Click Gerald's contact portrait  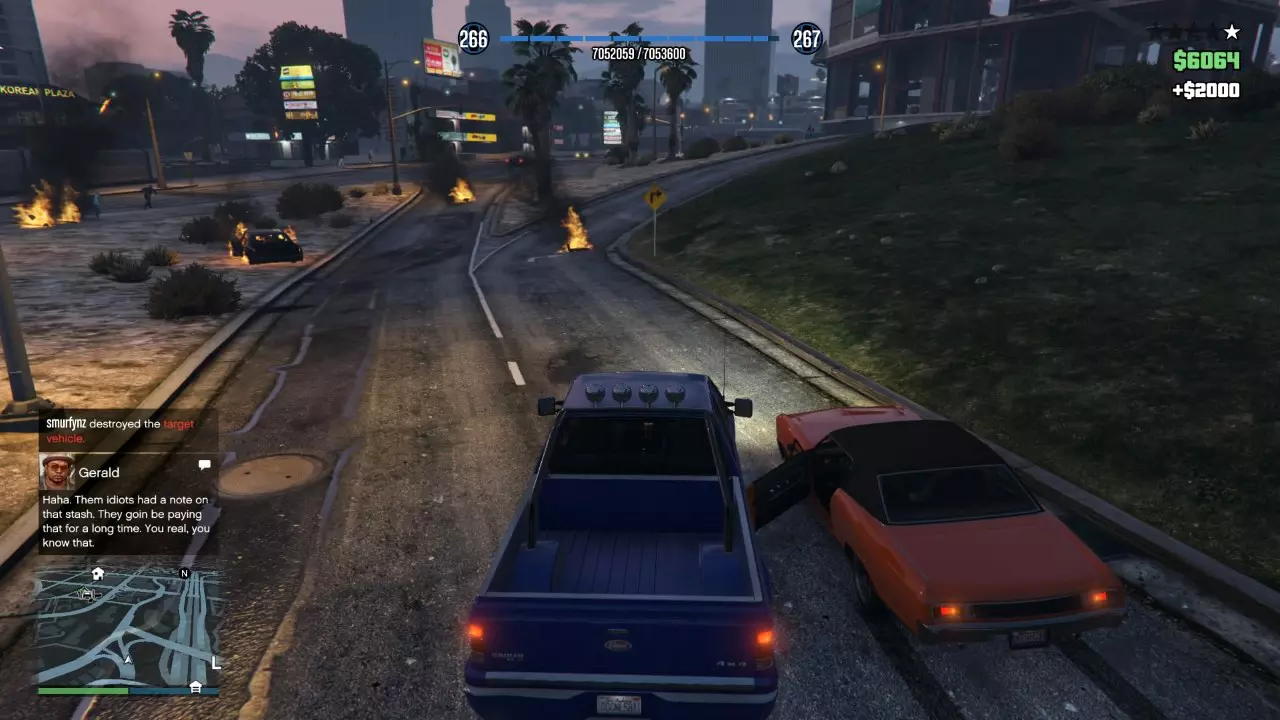57,472
